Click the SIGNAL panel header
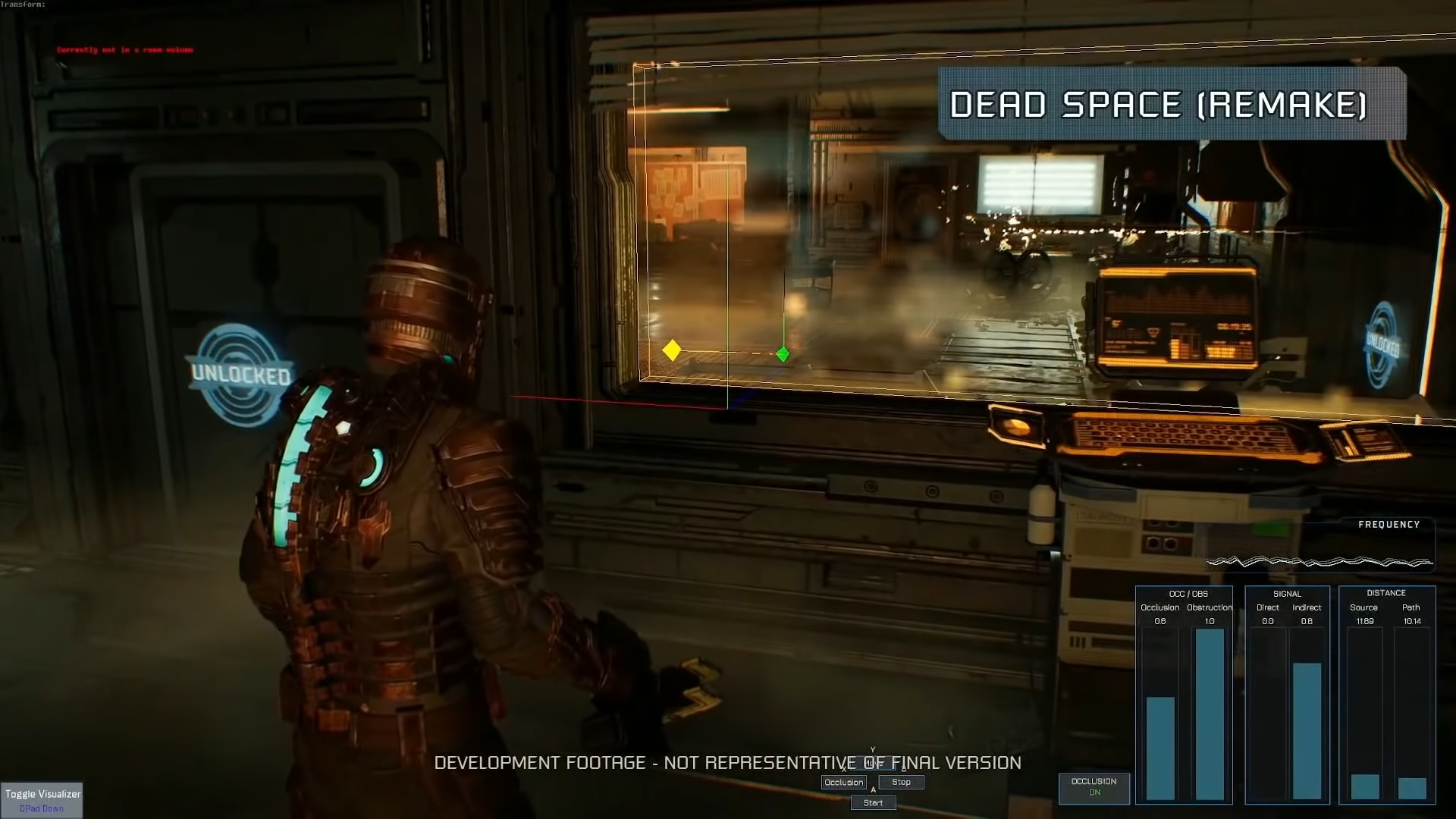 [1287, 594]
